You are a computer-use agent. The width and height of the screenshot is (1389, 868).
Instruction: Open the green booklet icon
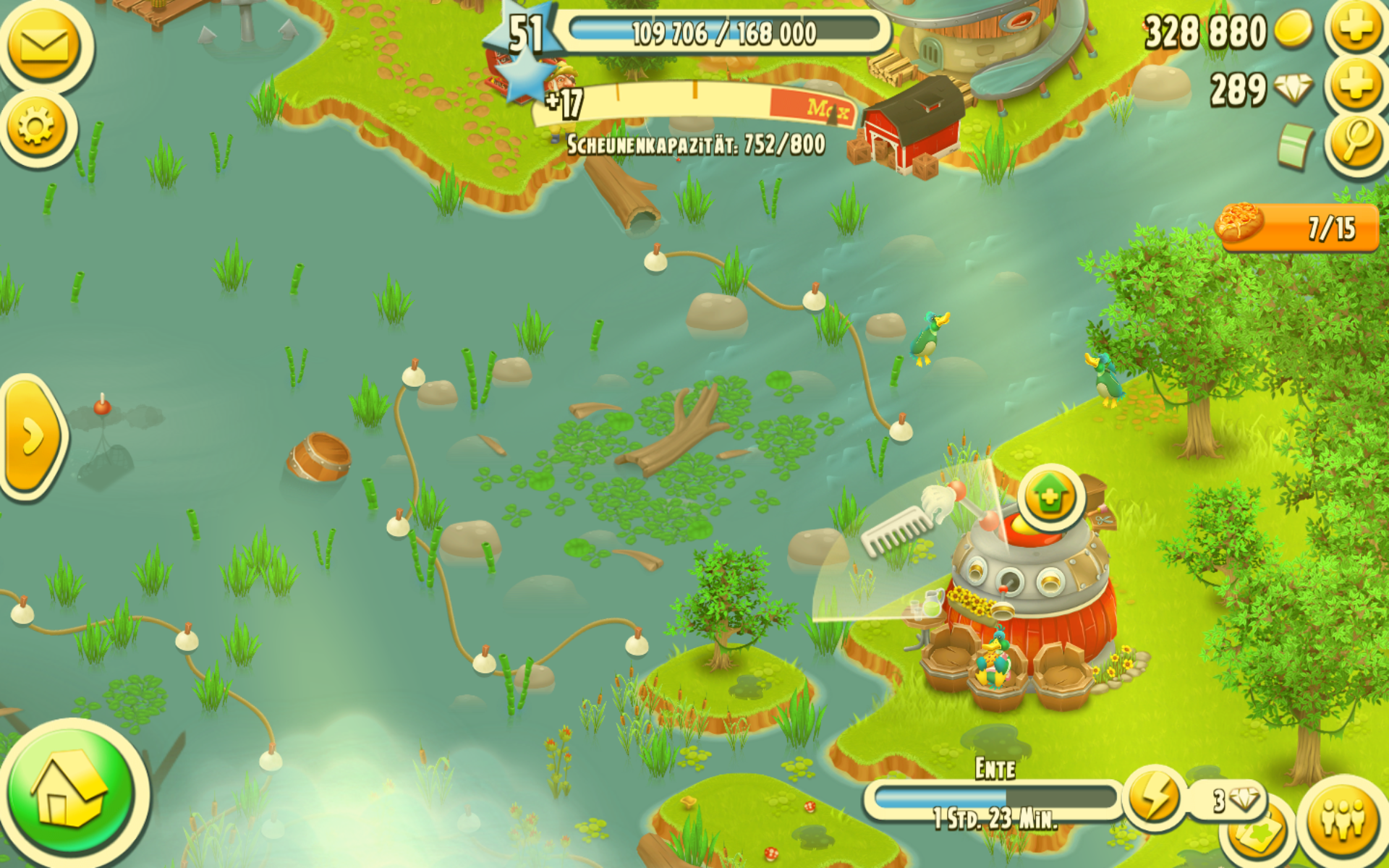point(1295,145)
